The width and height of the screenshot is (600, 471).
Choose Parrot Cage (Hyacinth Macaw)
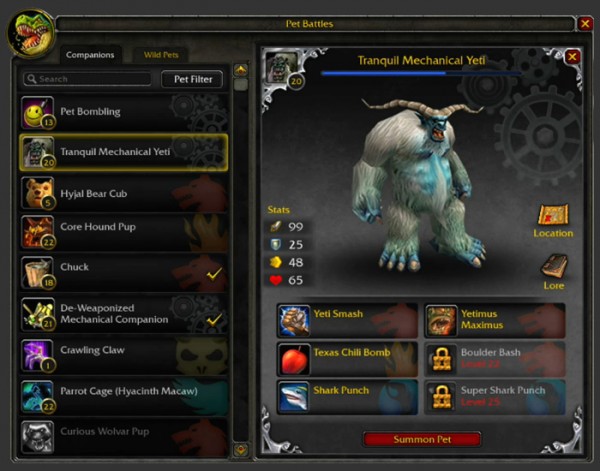[x=125, y=392]
